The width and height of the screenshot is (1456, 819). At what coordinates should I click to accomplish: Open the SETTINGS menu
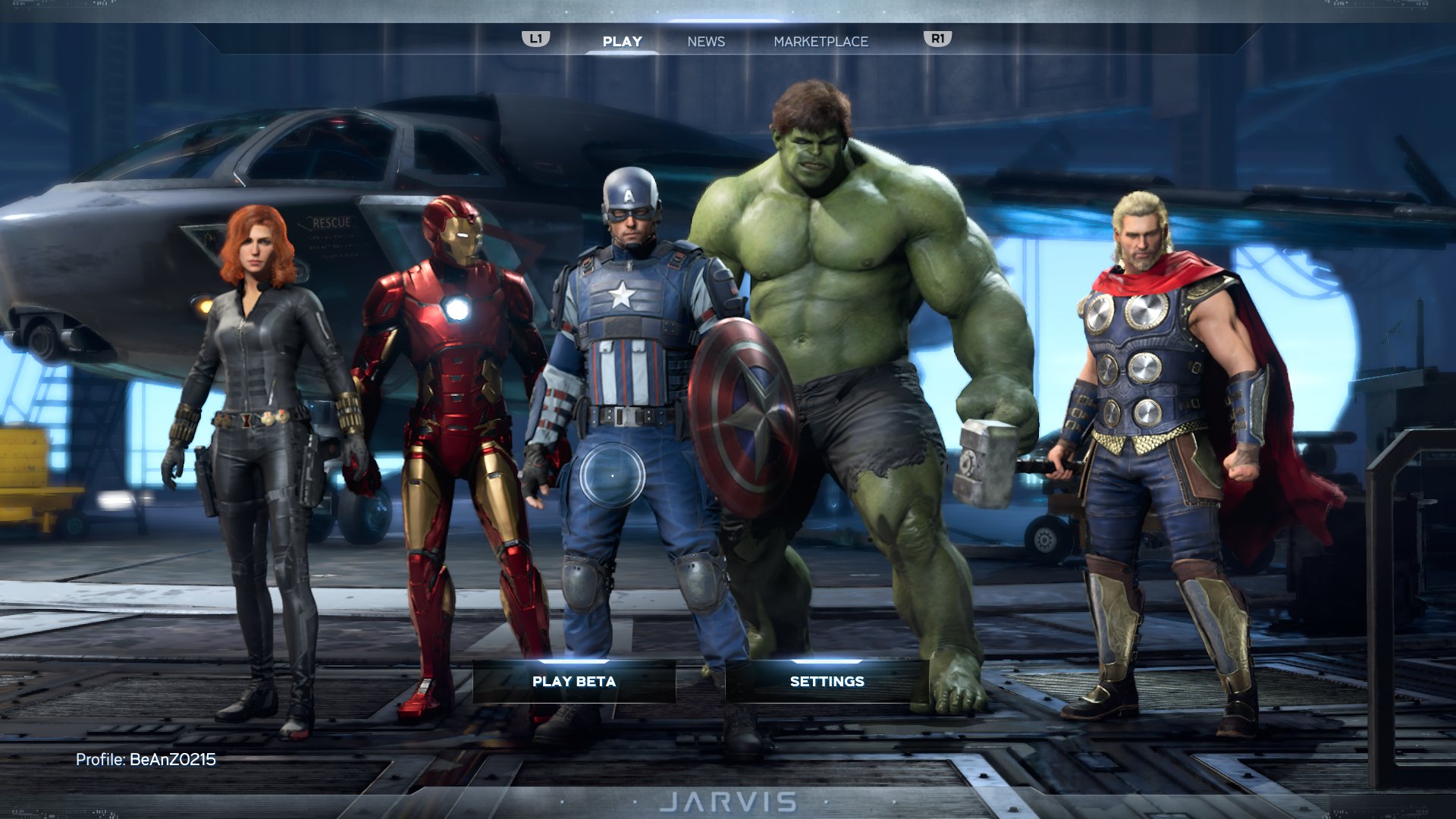pyautogui.click(x=826, y=681)
